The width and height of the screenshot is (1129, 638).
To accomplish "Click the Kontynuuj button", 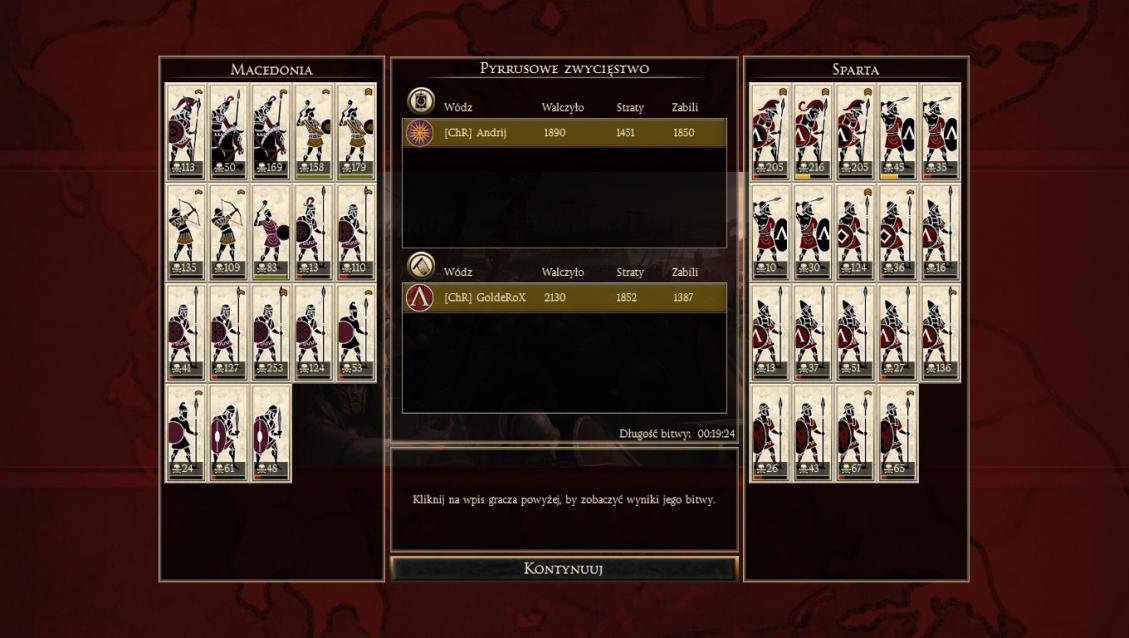I will pos(564,569).
